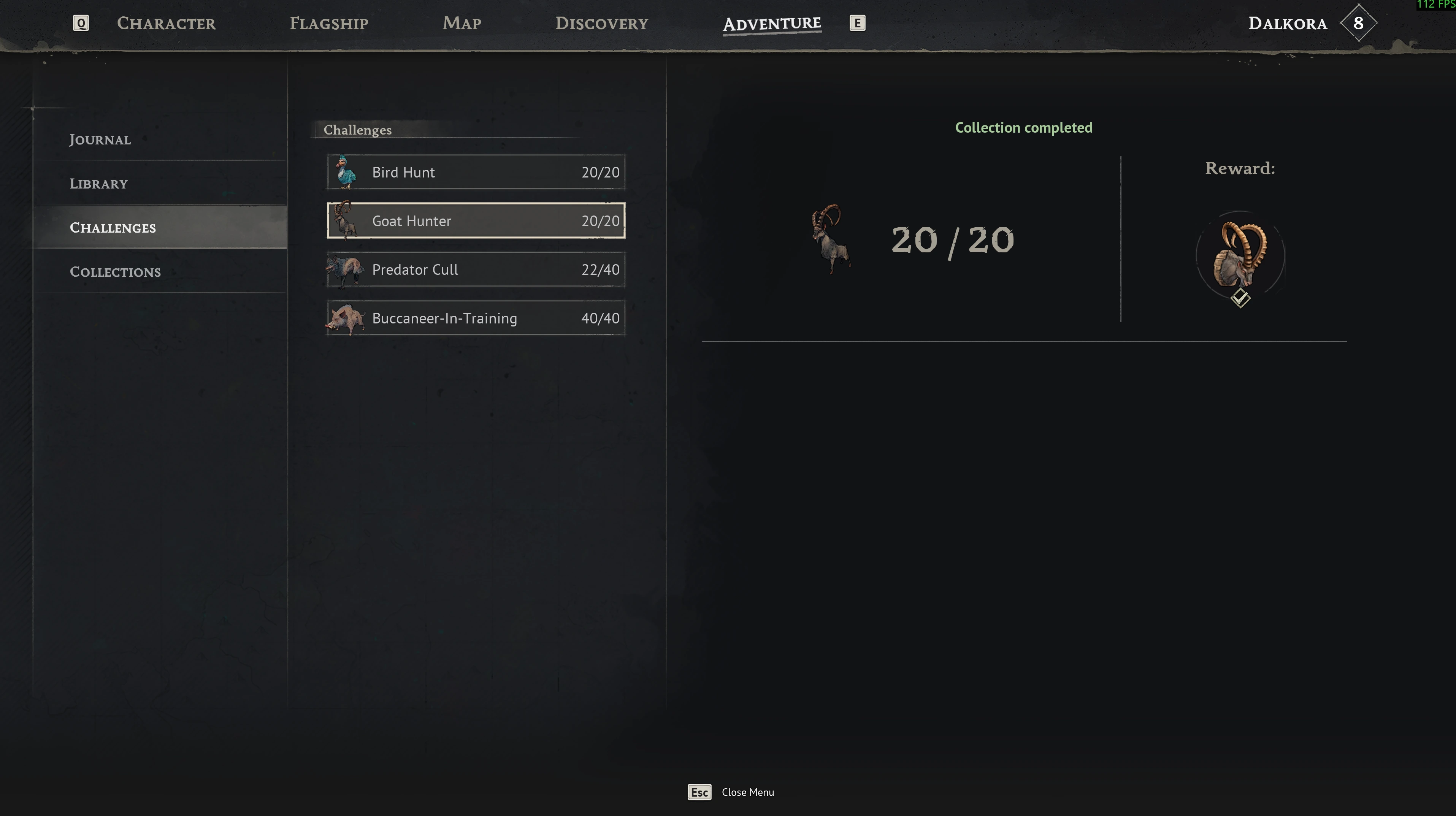Choose the Goat Hunter challenge row
Screen dimensions: 1456x816
click(x=476, y=221)
